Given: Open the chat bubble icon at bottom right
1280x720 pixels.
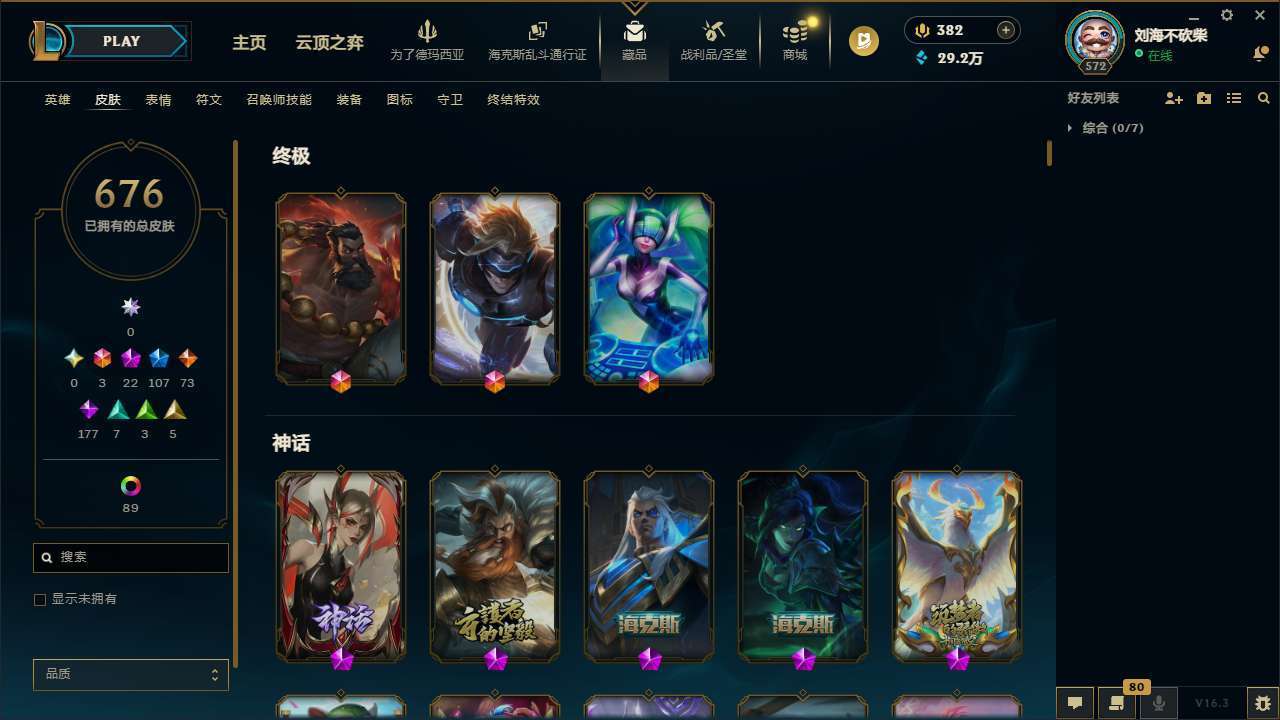Looking at the screenshot, I should [x=1075, y=703].
